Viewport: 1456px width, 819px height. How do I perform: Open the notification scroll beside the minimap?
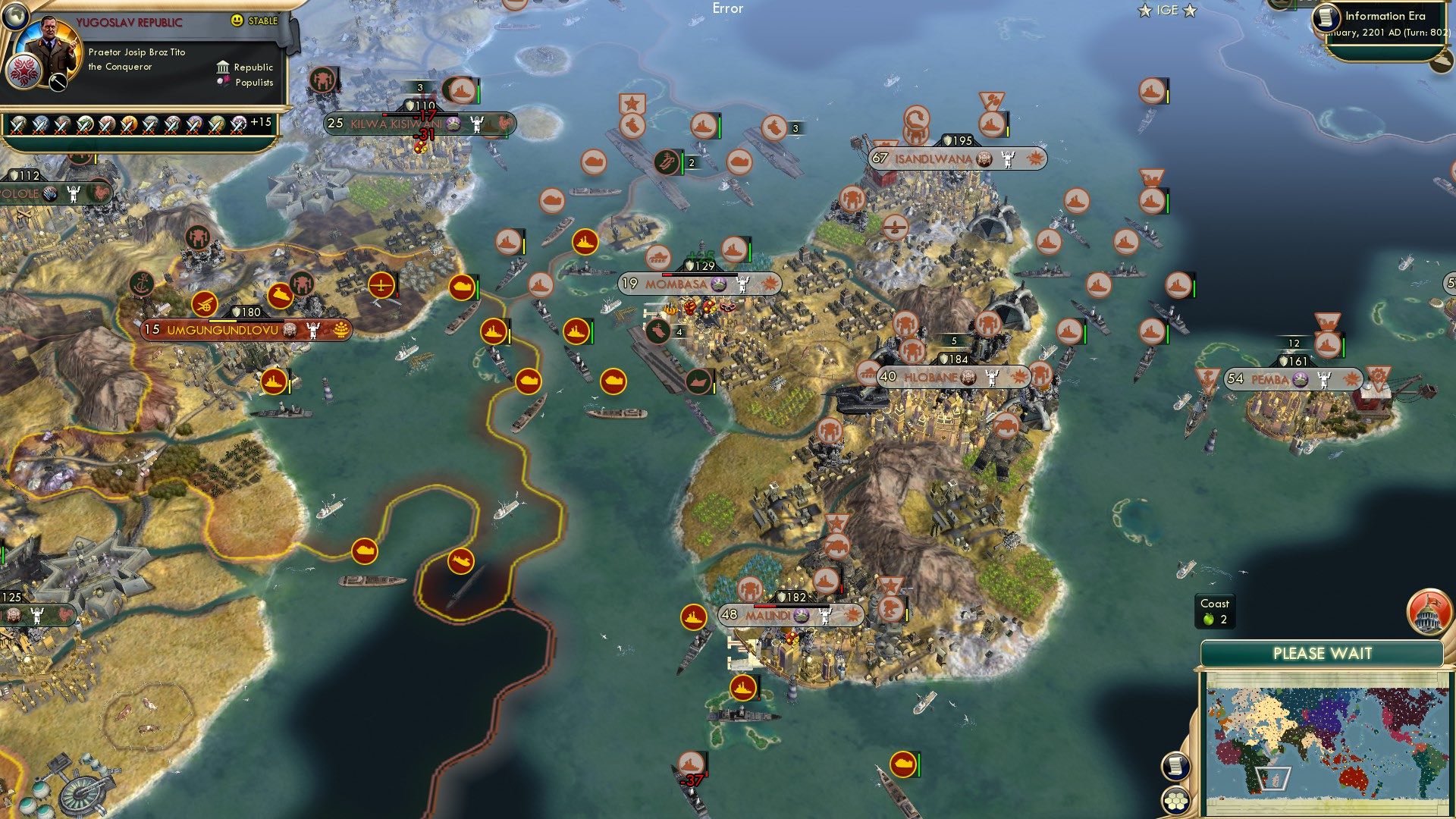coord(1175,767)
